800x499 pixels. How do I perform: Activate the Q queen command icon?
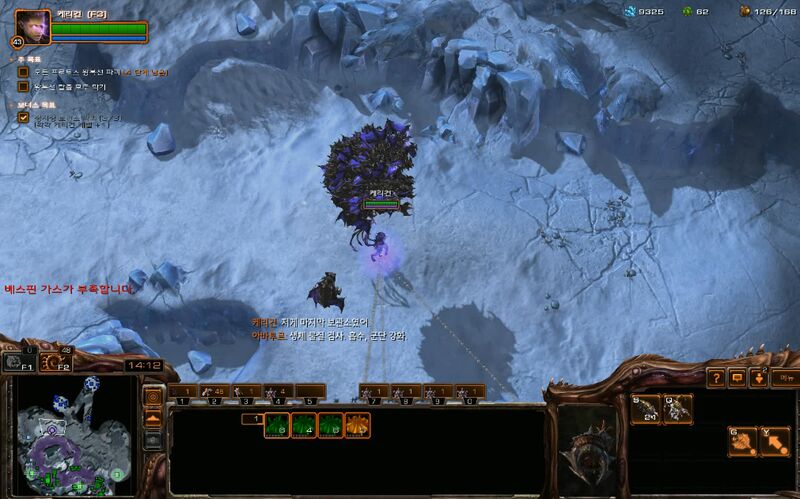(x=678, y=408)
